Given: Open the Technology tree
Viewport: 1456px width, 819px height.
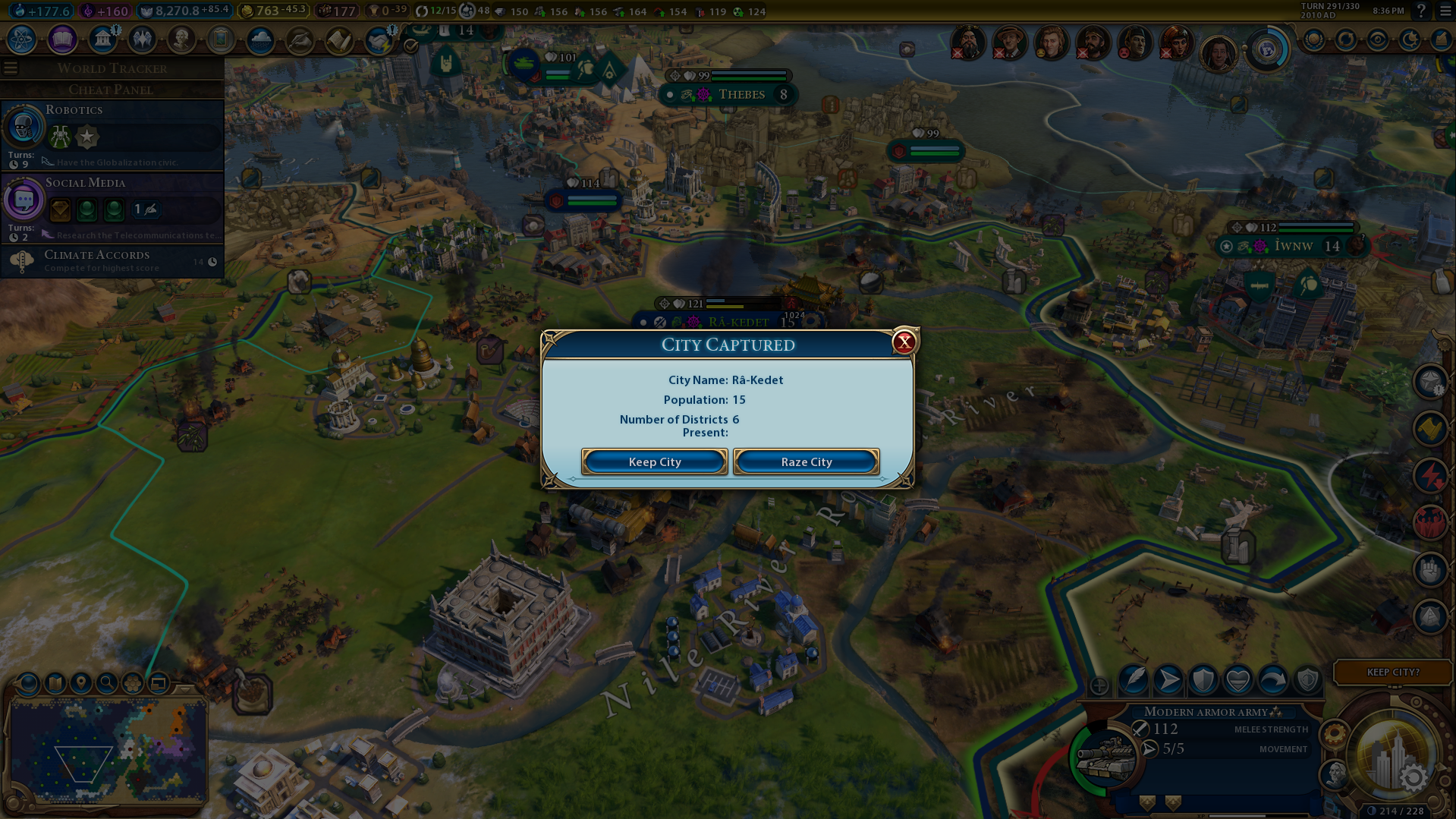Looking at the screenshot, I should tap(21, 39).
